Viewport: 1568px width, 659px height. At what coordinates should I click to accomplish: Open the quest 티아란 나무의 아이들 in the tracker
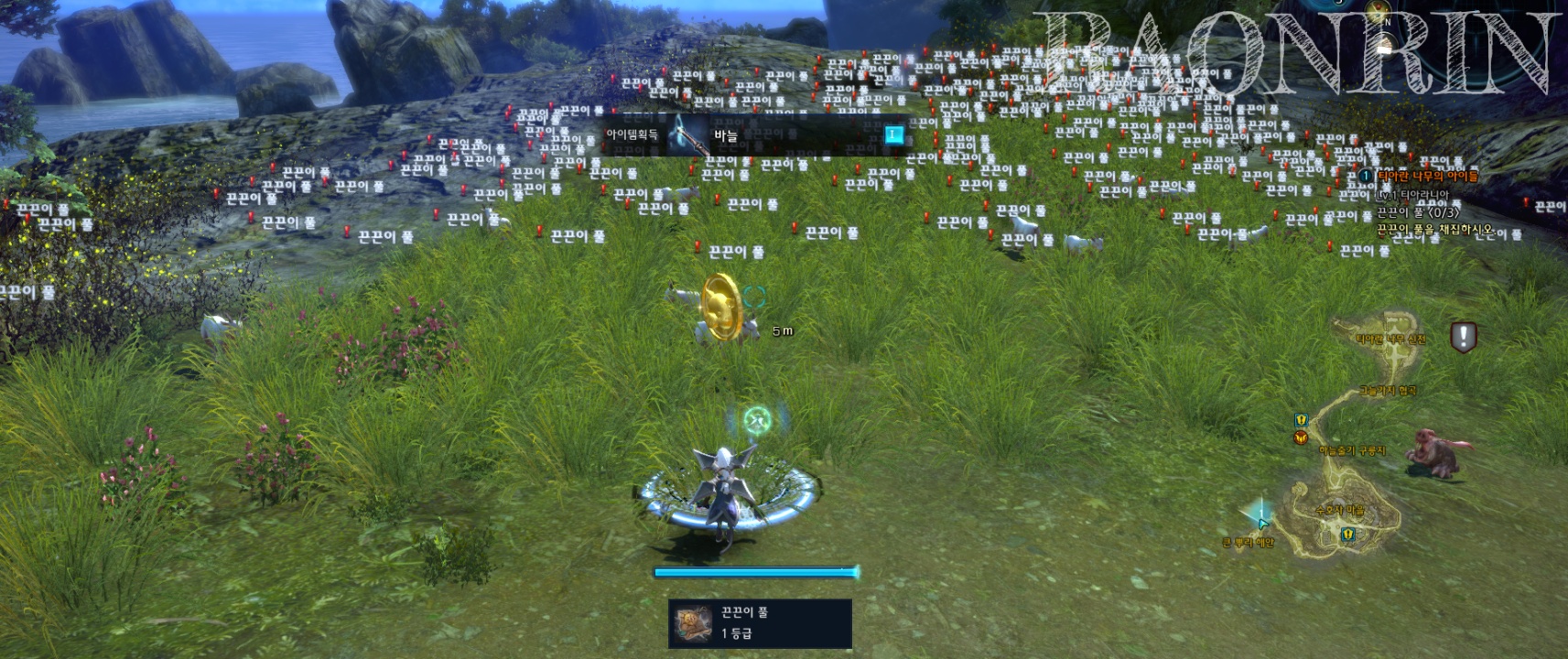[x=1428, y=176]
